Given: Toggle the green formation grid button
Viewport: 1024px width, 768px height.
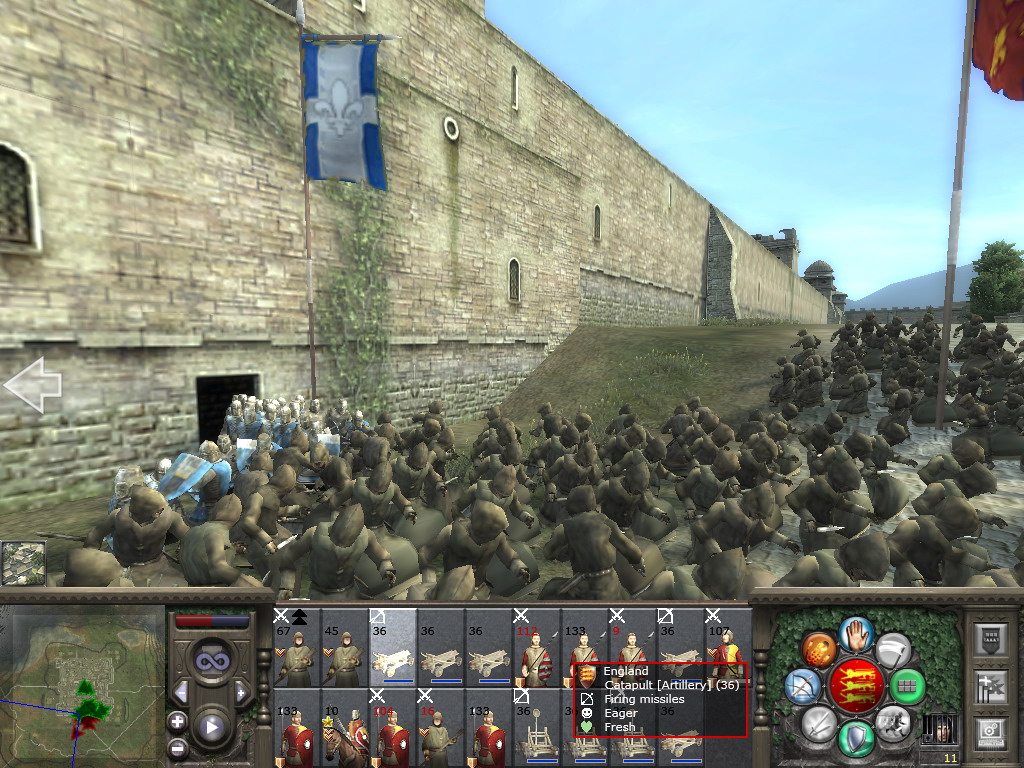Looking at the screenshot, I should click(907, 686).
